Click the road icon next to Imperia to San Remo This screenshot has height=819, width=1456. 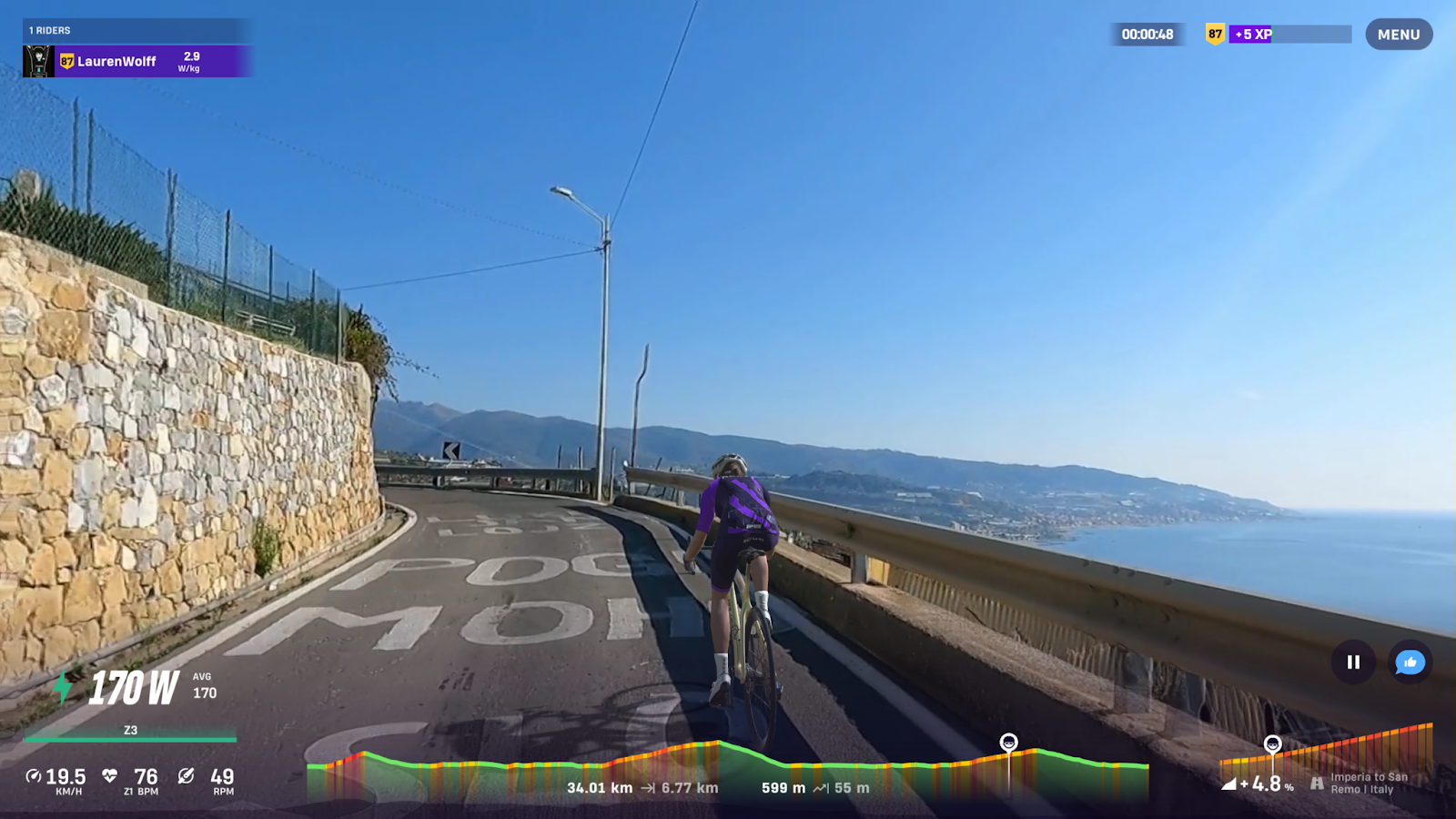pos(1319,781)
